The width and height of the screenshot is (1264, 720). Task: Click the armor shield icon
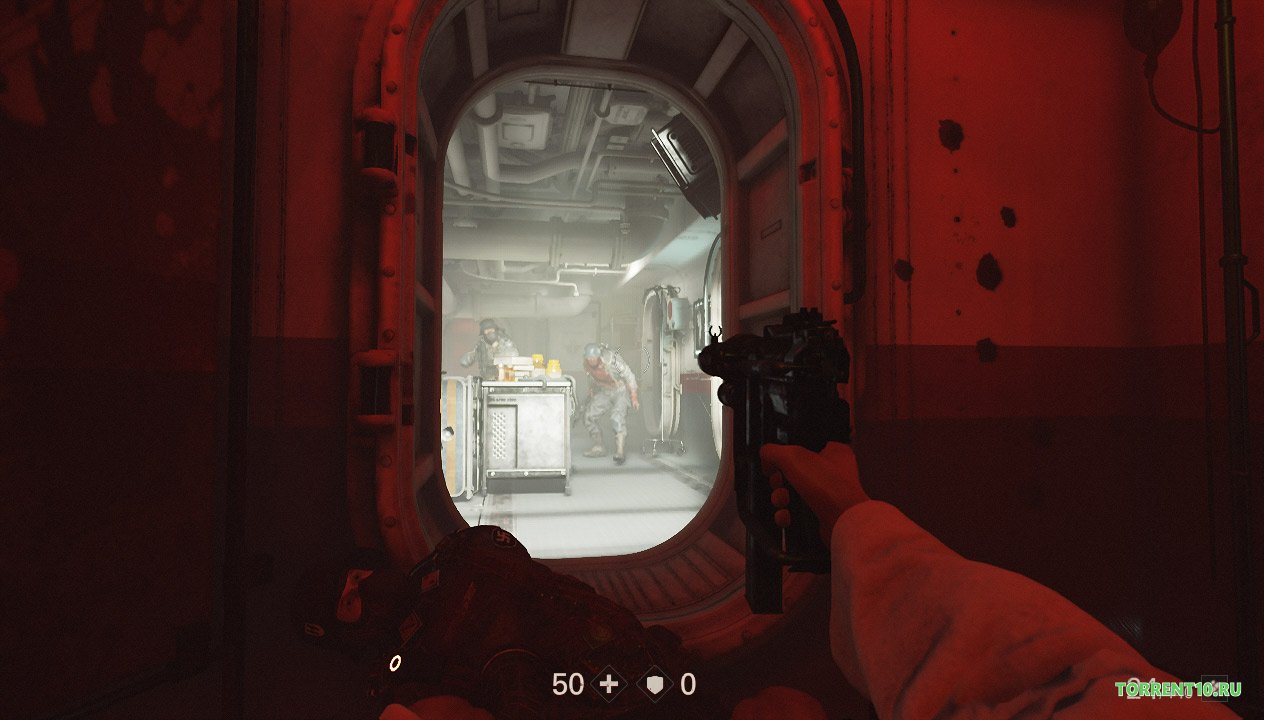point(655,684)
